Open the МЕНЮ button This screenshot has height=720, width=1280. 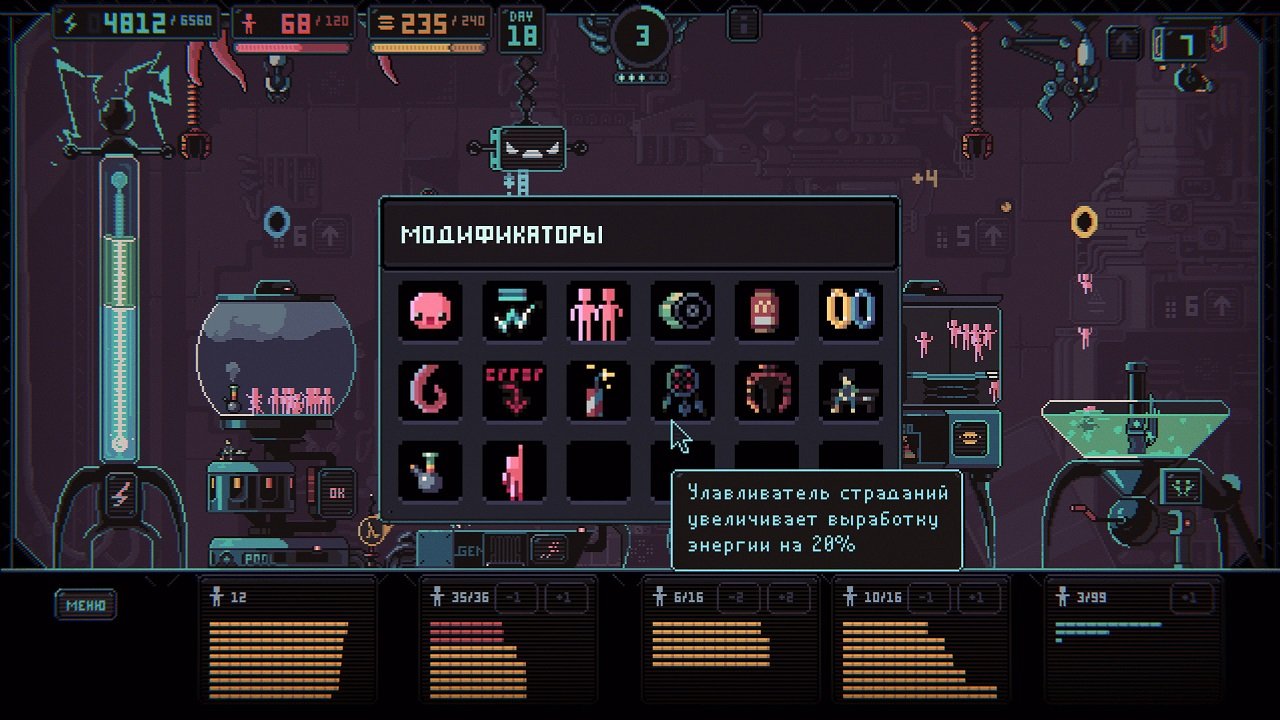pyautogui.click(x=86, y=605)
